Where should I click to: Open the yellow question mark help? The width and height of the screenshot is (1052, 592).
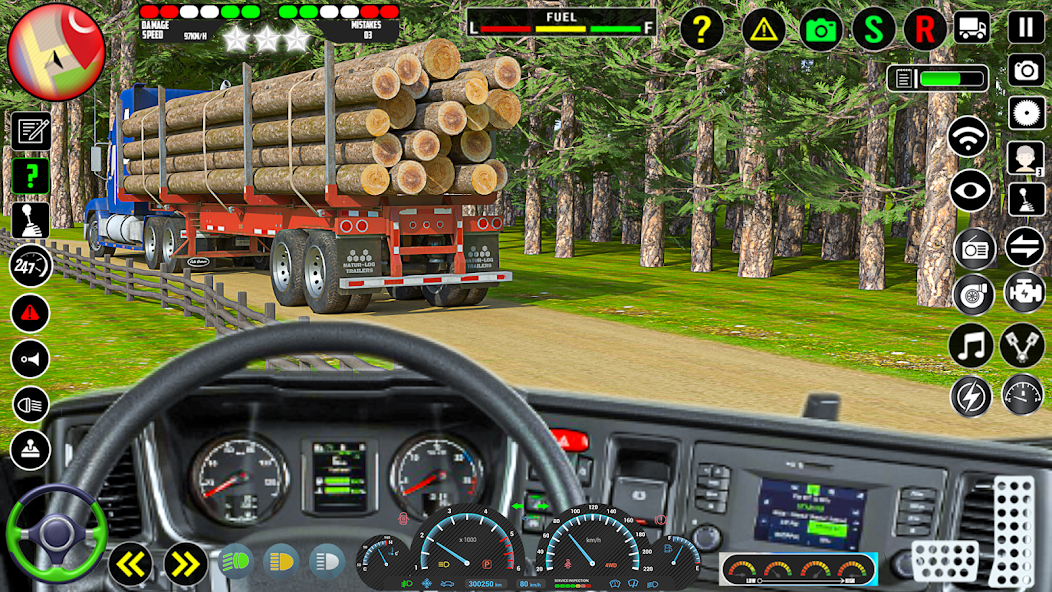(702, 29)
